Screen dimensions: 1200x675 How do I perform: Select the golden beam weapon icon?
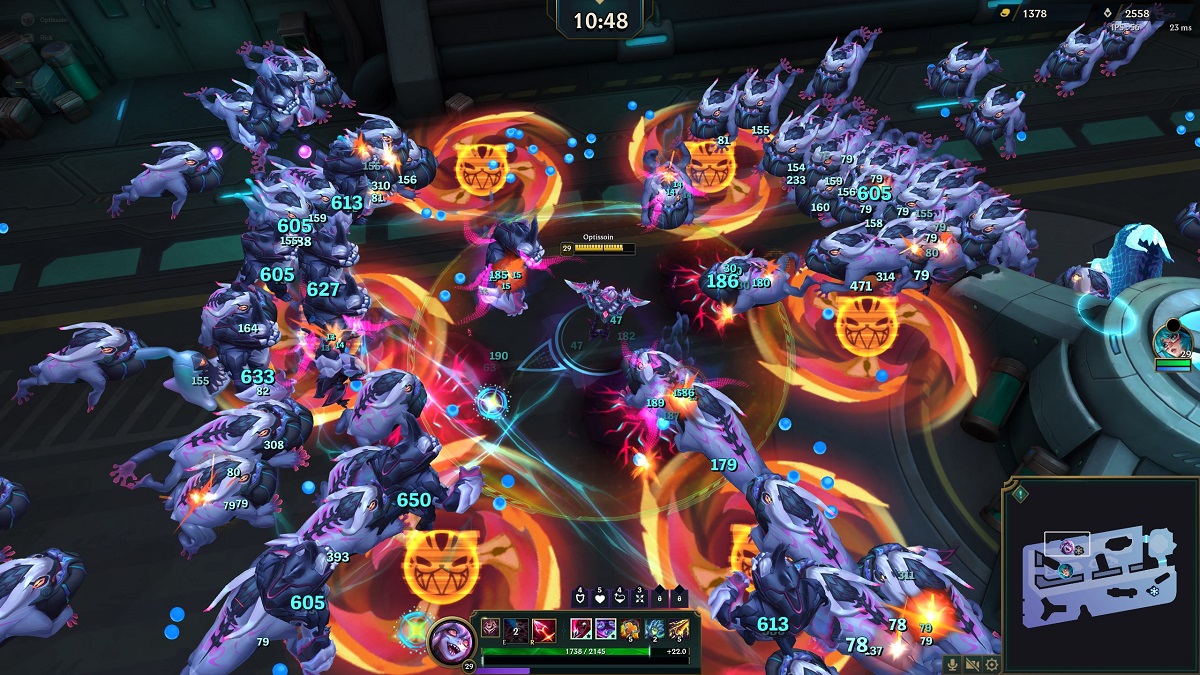[x=679, y=628]
